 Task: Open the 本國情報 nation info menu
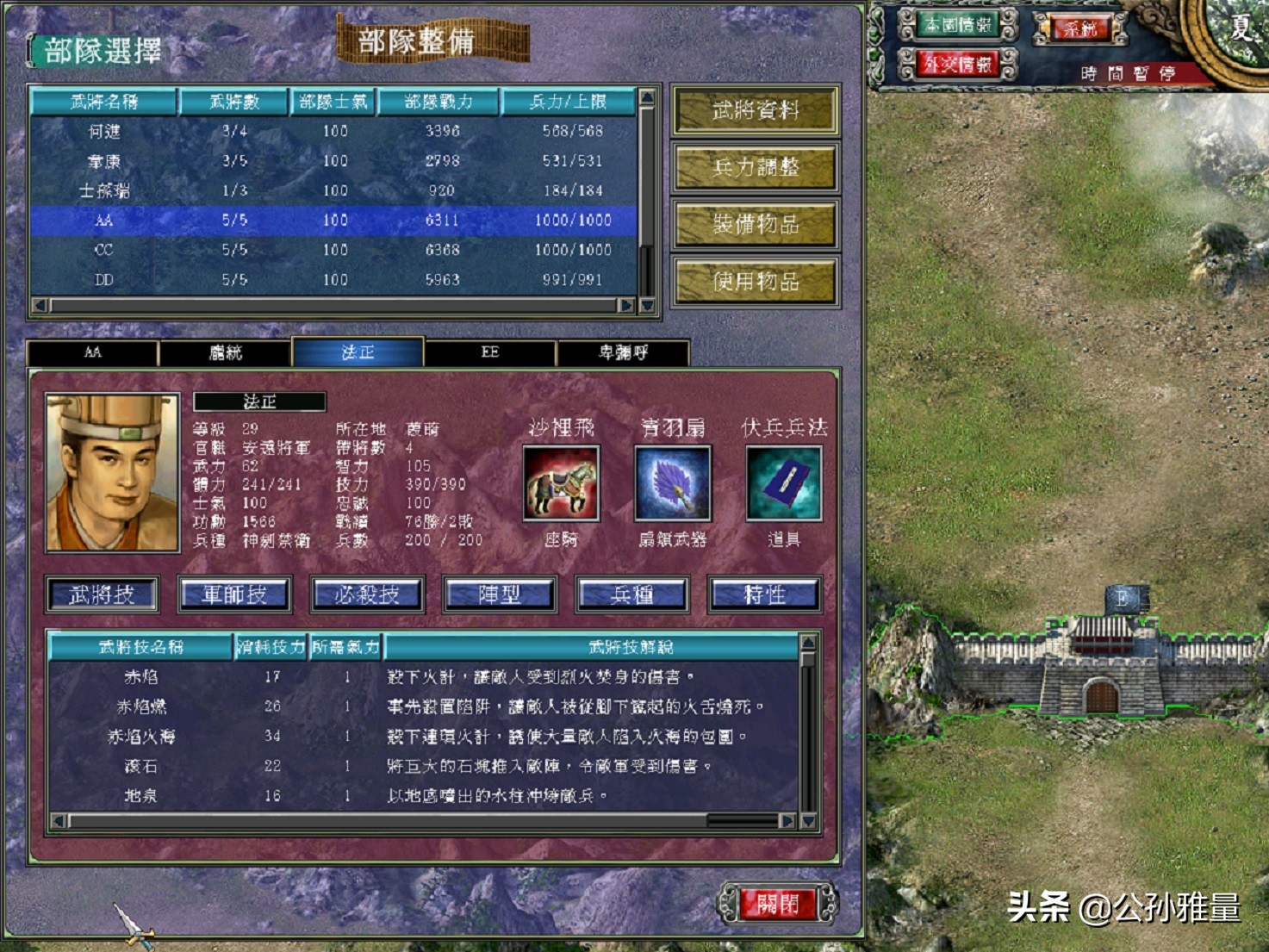click(x=958, y=25)
